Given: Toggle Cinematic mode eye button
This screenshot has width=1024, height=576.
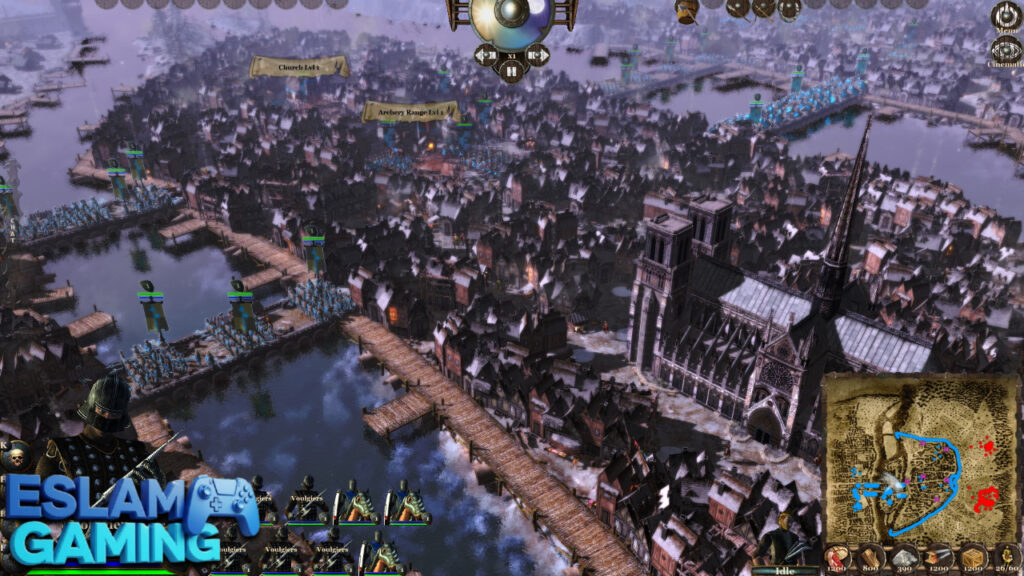Looking at the screenshot, I should click(x=1006, y=50).
